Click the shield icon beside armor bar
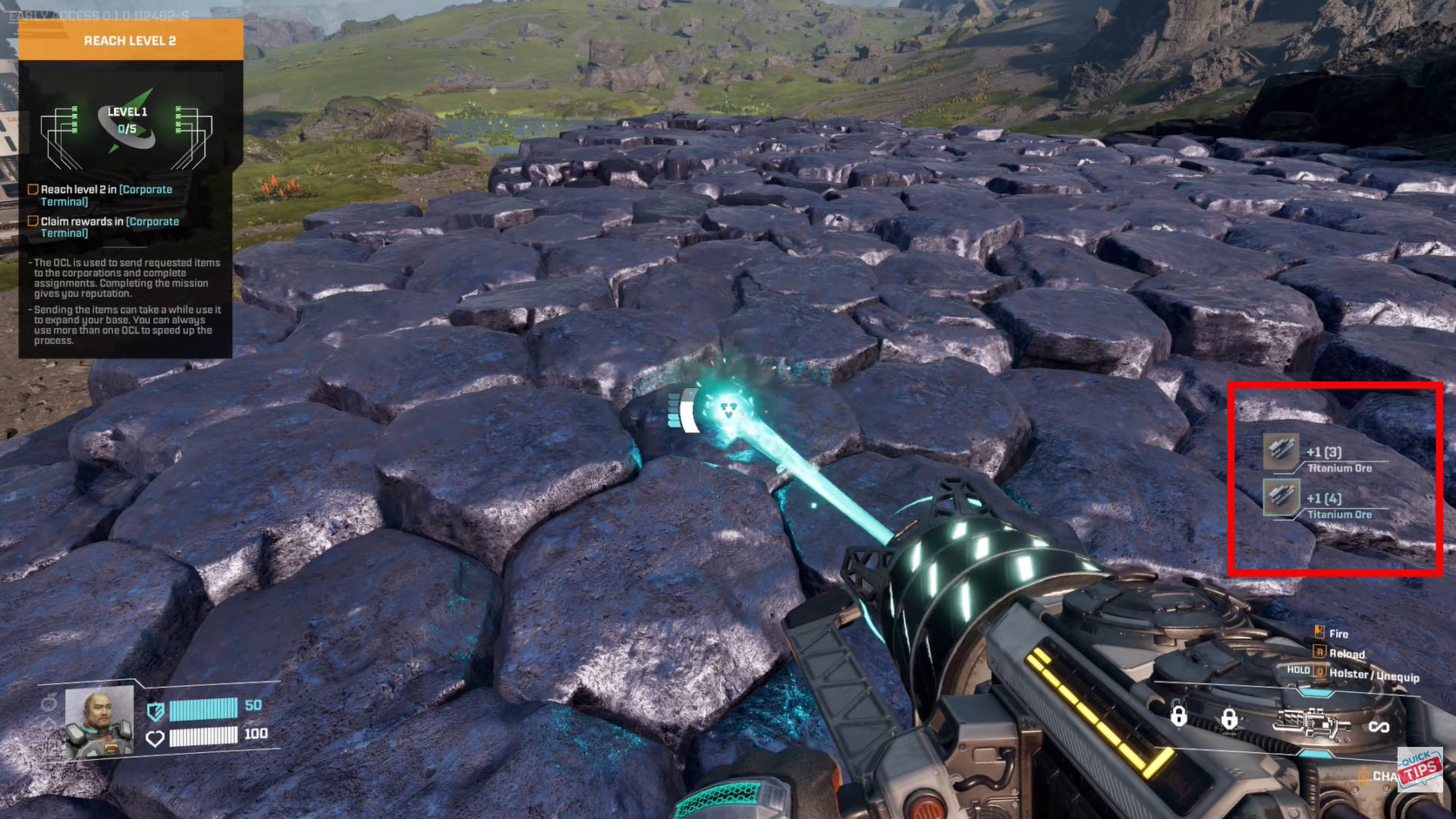This screenshot has height=819, width=1456. (156, 710)
